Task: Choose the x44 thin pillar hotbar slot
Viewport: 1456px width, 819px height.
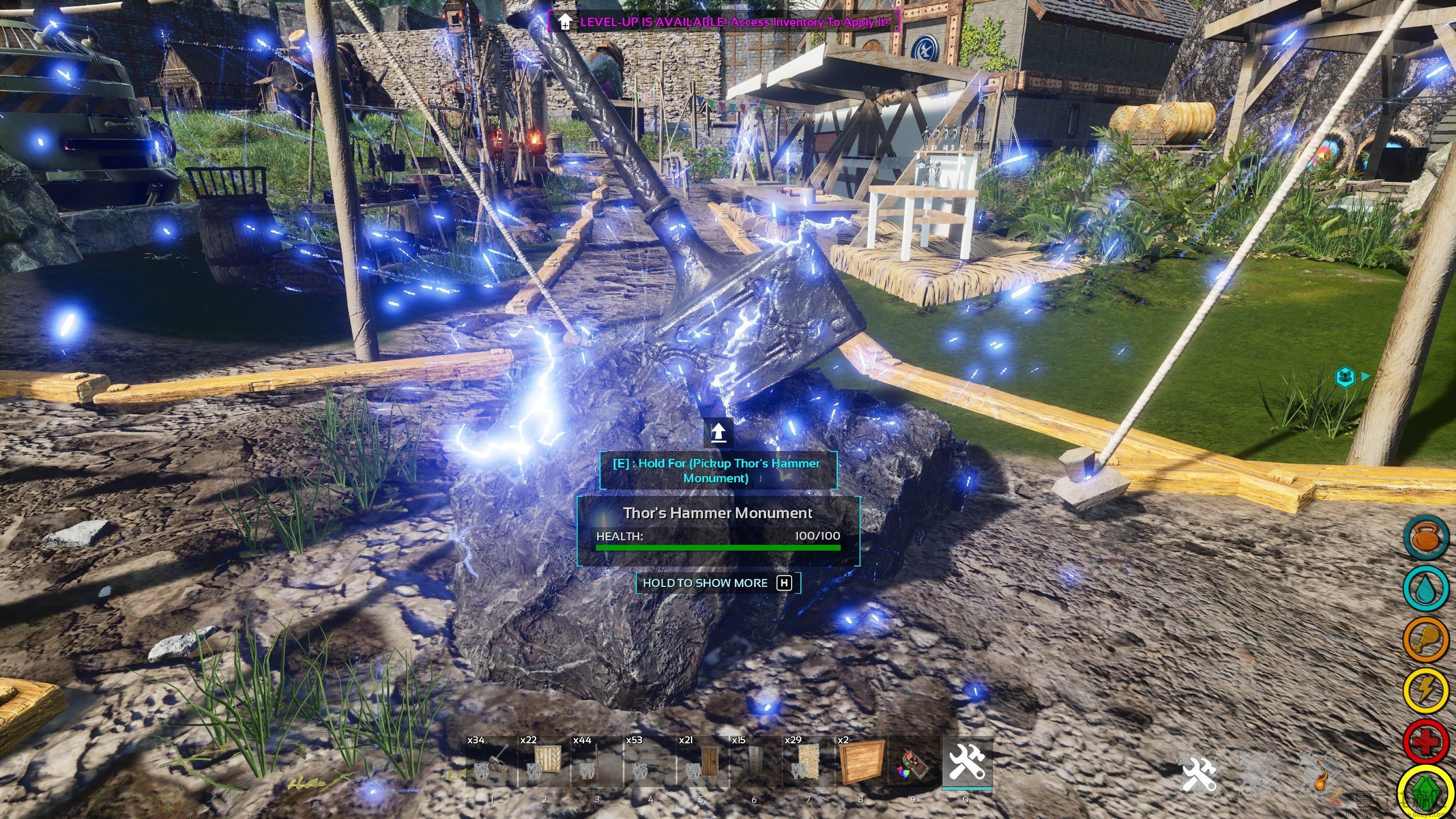Action: (597, 762)
